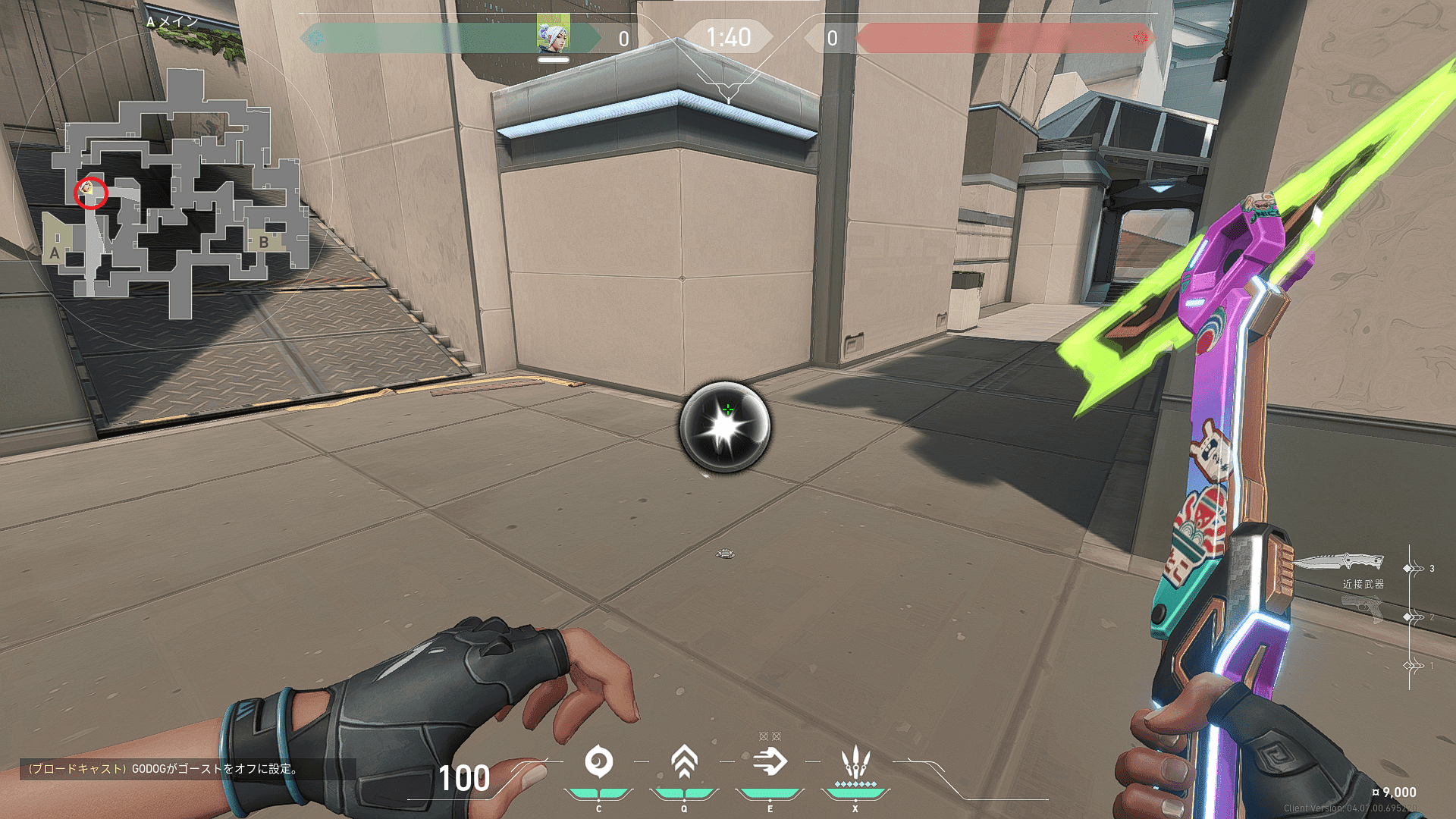Image resolution: width=1456 pixels, height=819 pixels.
Task: Activate the Blade Storm ultimate icon
Action: point(855,761)
